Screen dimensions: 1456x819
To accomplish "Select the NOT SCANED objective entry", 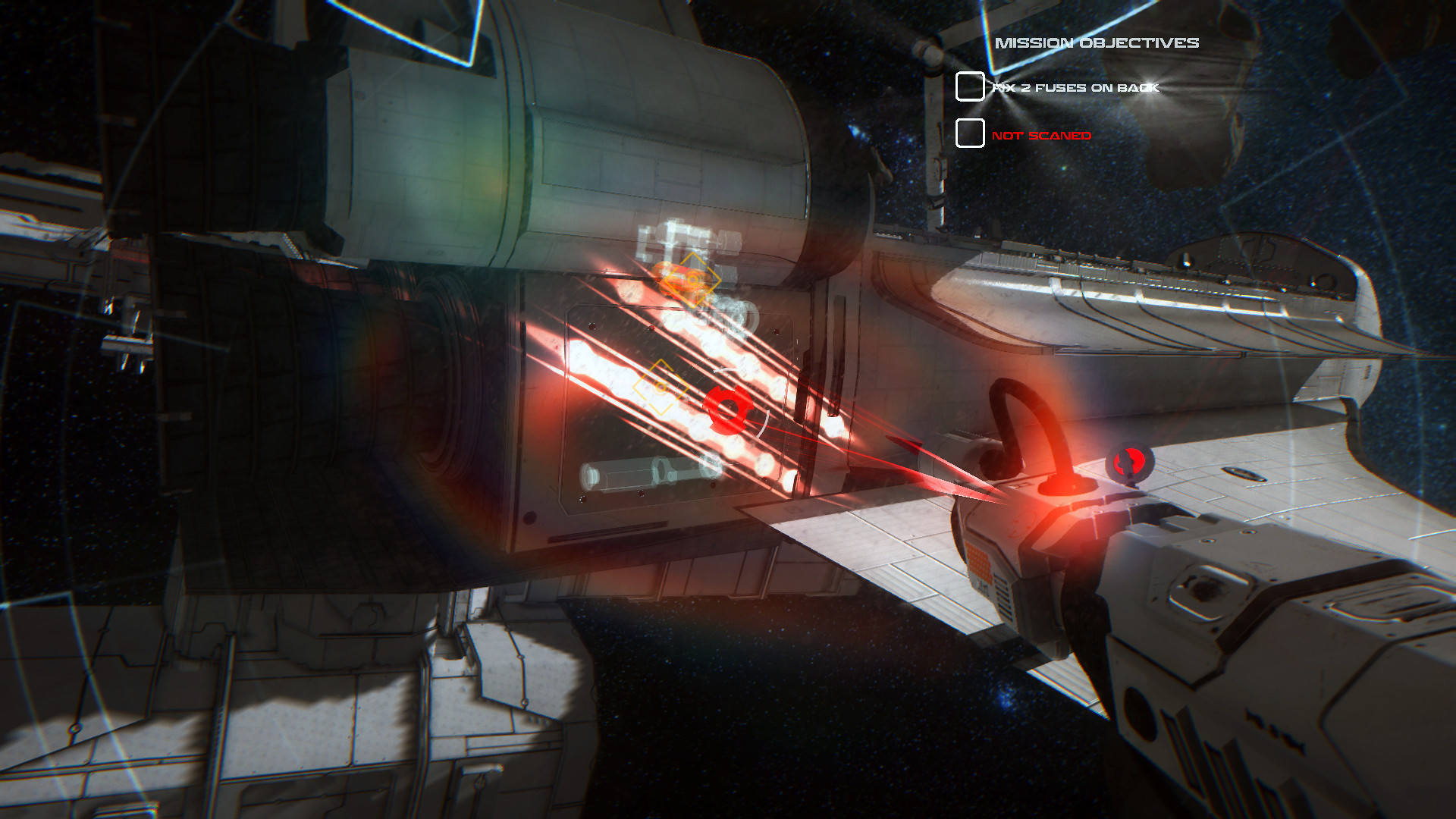I will pyautogui.click(x=1043, y=135).
